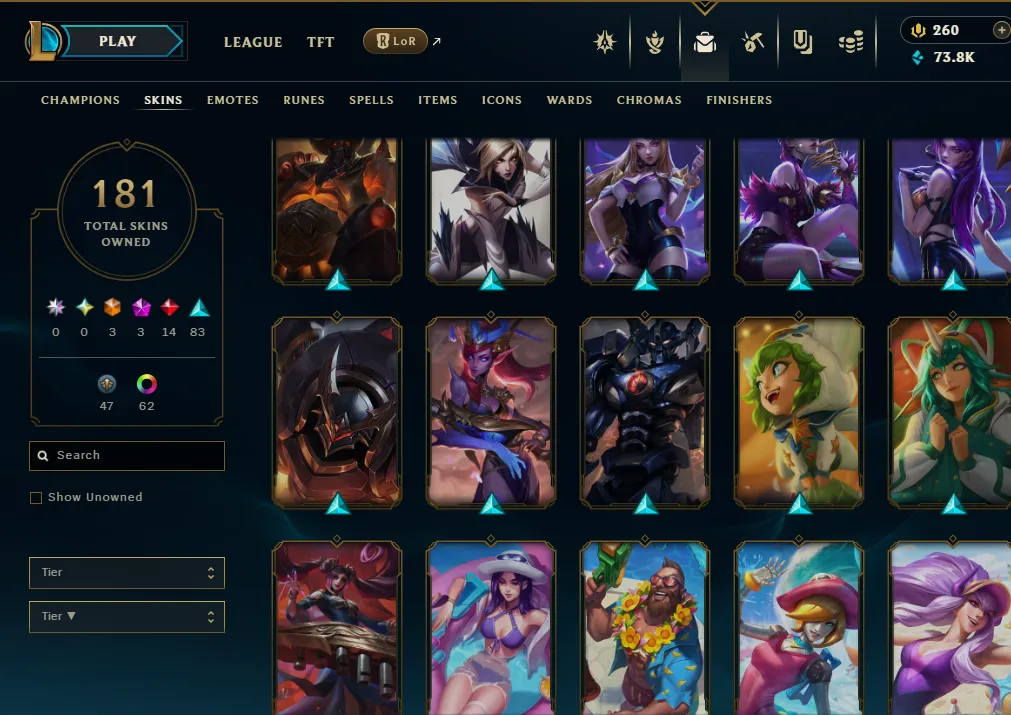The height and width of the screenshot is (715, 1011).
Task: Click the hammer crafting icon in top bar
Action: coord(753,42)
